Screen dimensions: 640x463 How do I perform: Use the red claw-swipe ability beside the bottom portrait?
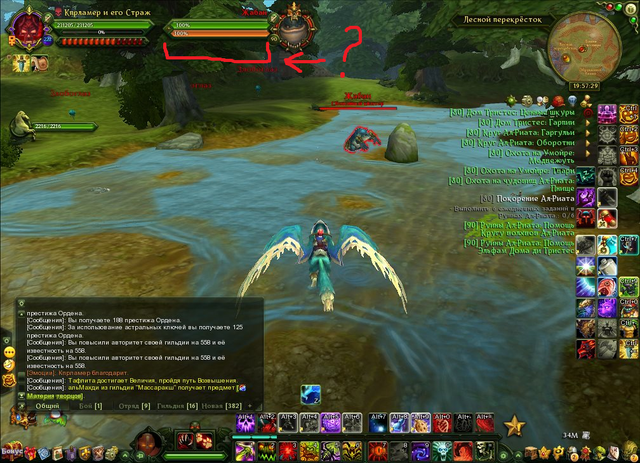click(187, 438)
